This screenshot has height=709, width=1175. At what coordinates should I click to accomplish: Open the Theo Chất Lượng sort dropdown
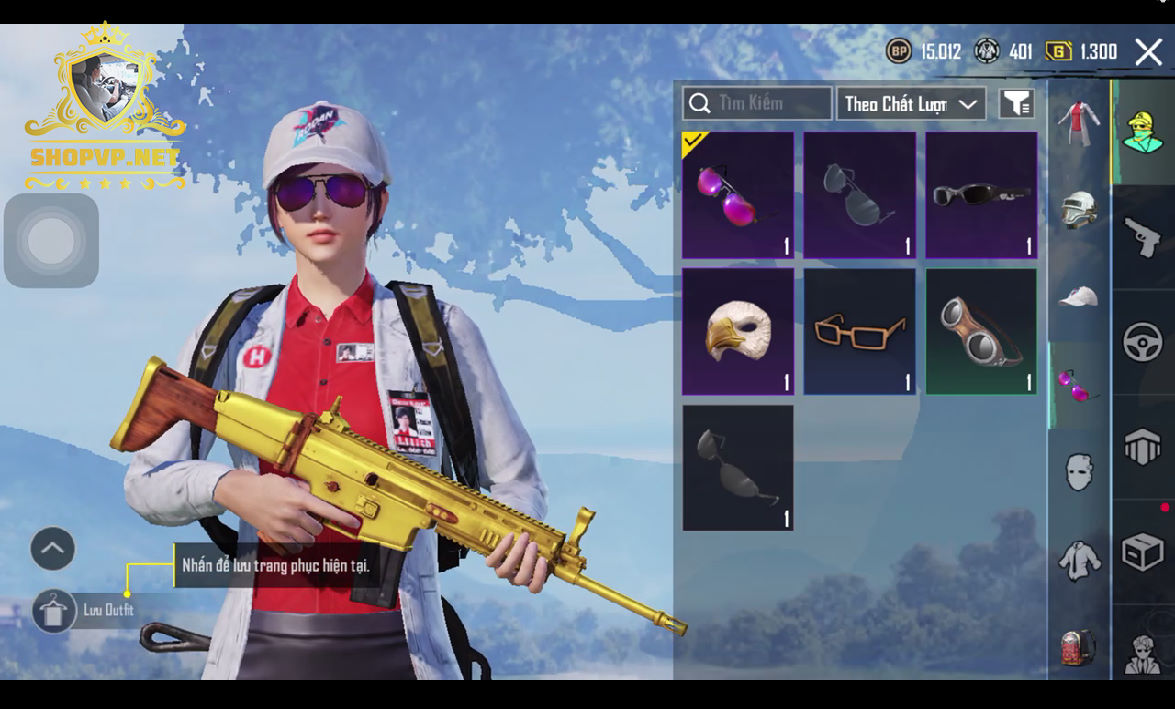tap(910, 104)
